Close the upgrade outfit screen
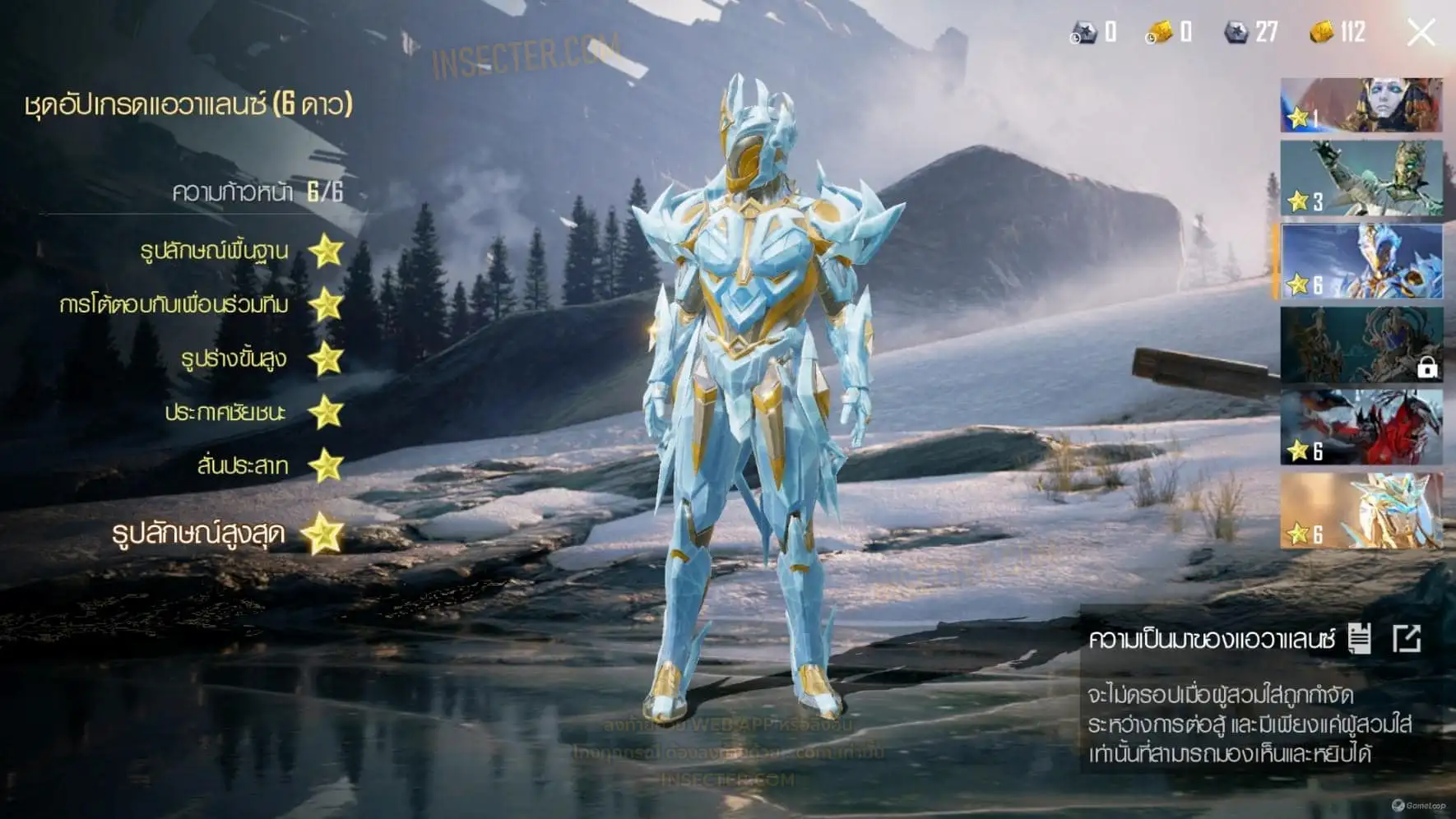 (1421, 33)
